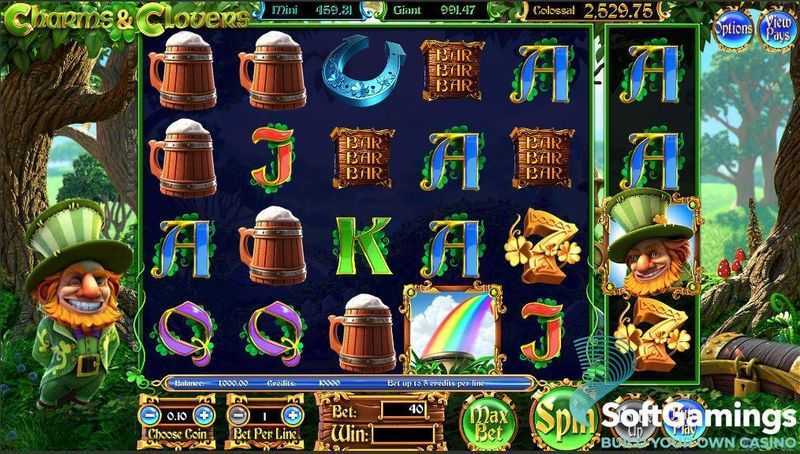This screenshot has width=800, height=454.
Task: Increase the coin value with plus
Action: click(x=205, y=415)
